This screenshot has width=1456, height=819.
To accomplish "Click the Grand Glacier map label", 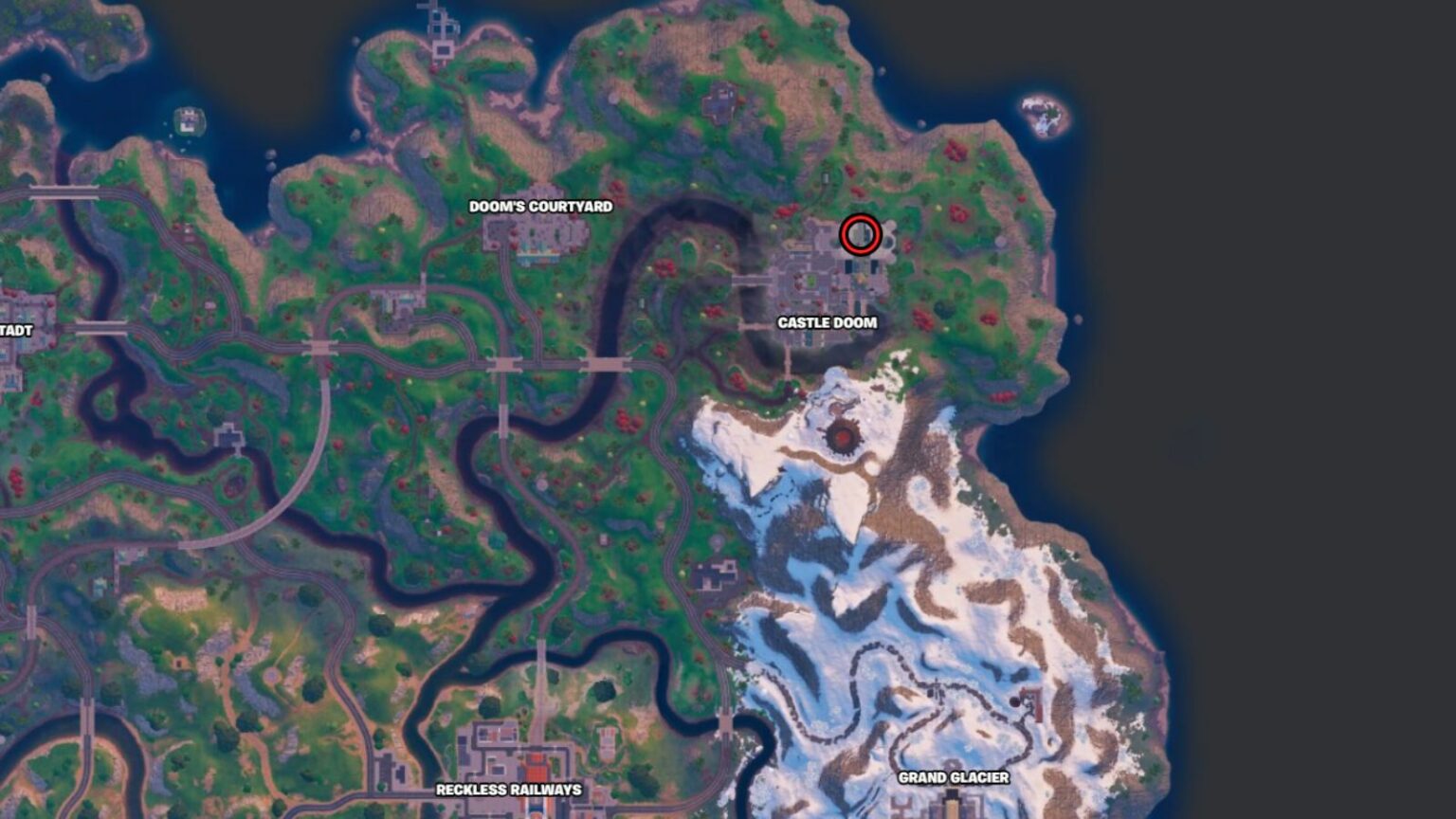I will click(953, 778).
